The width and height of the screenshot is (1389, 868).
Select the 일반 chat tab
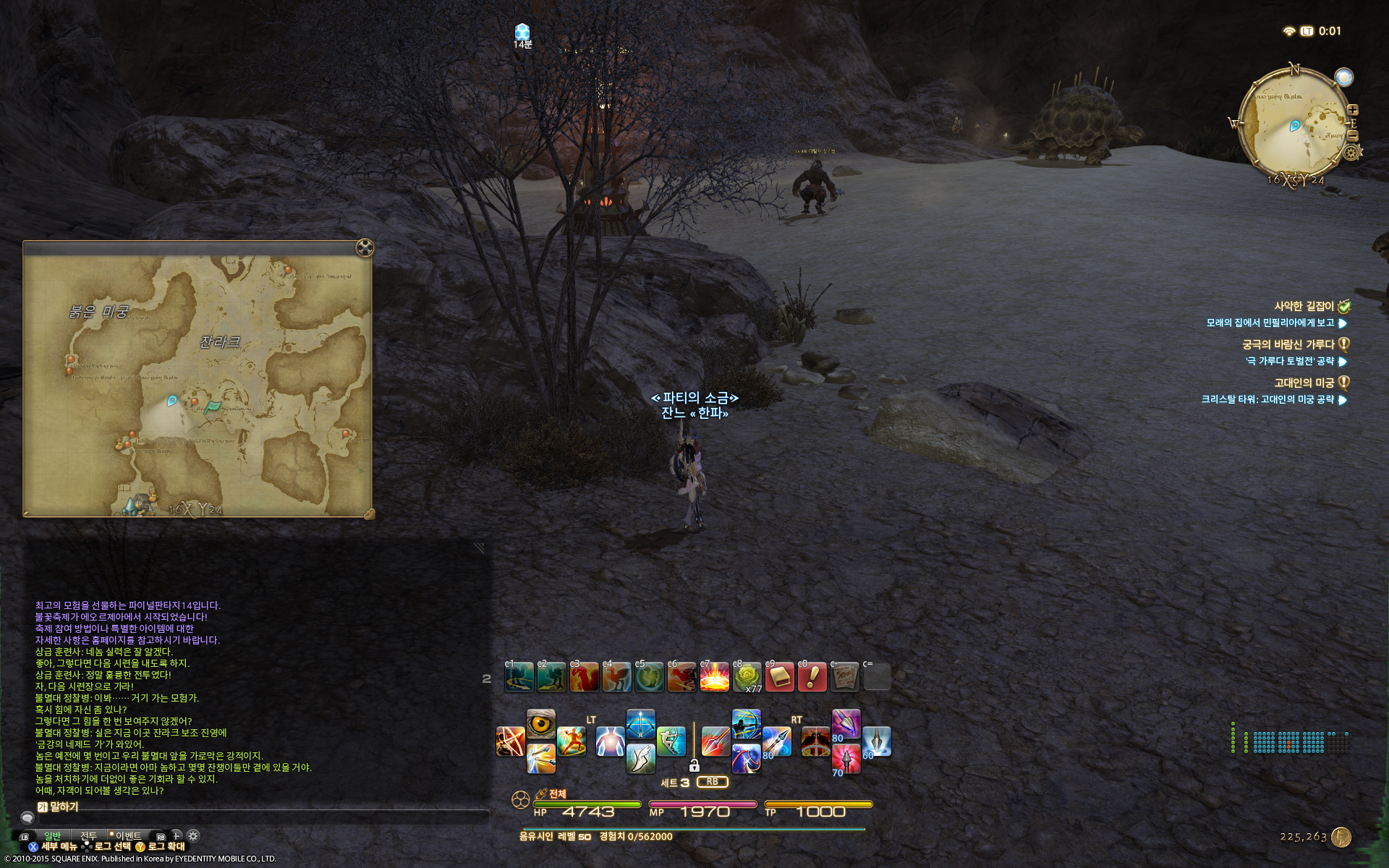click(53, 836)
